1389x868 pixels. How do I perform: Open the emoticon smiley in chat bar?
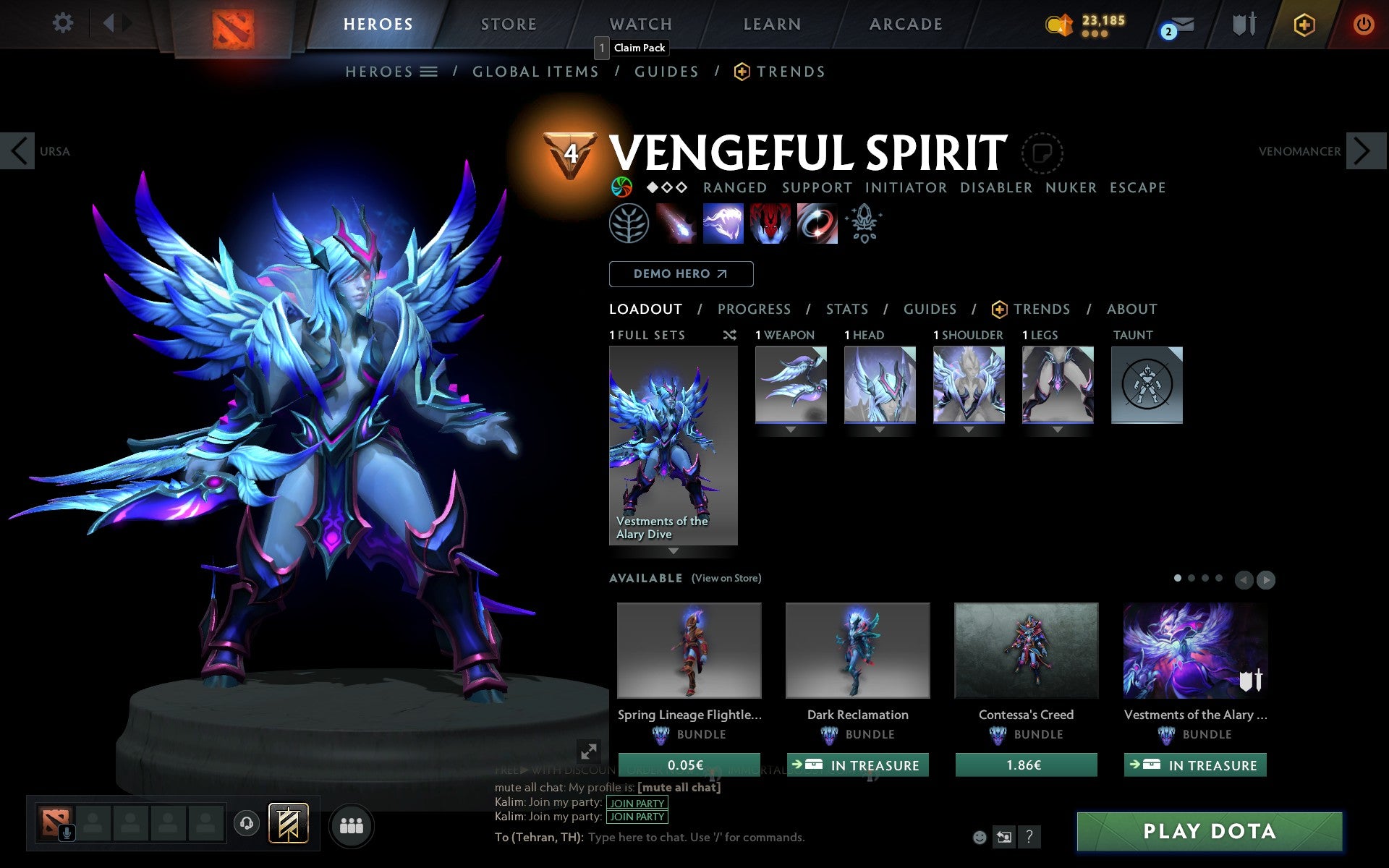click(980, 837)
